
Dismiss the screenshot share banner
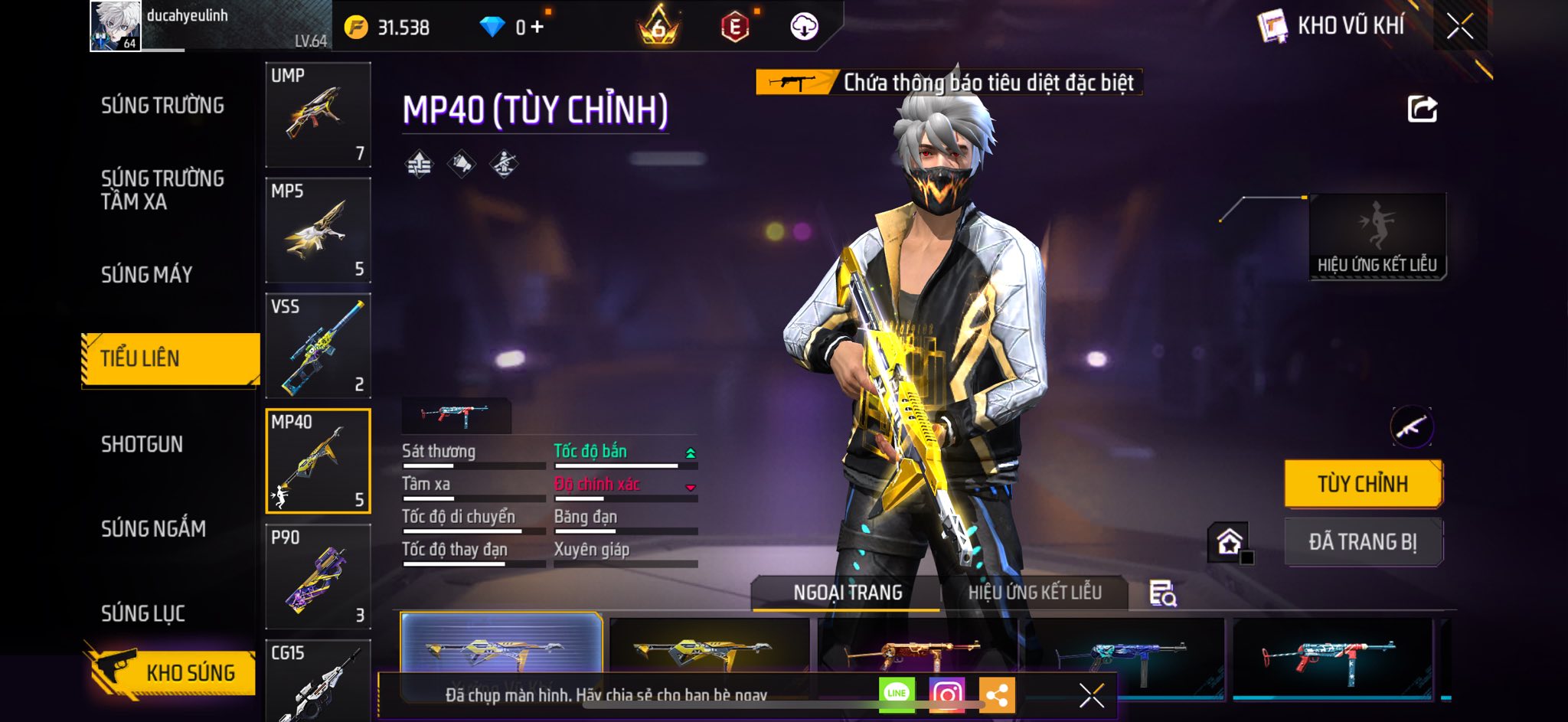pos(1091,695)
